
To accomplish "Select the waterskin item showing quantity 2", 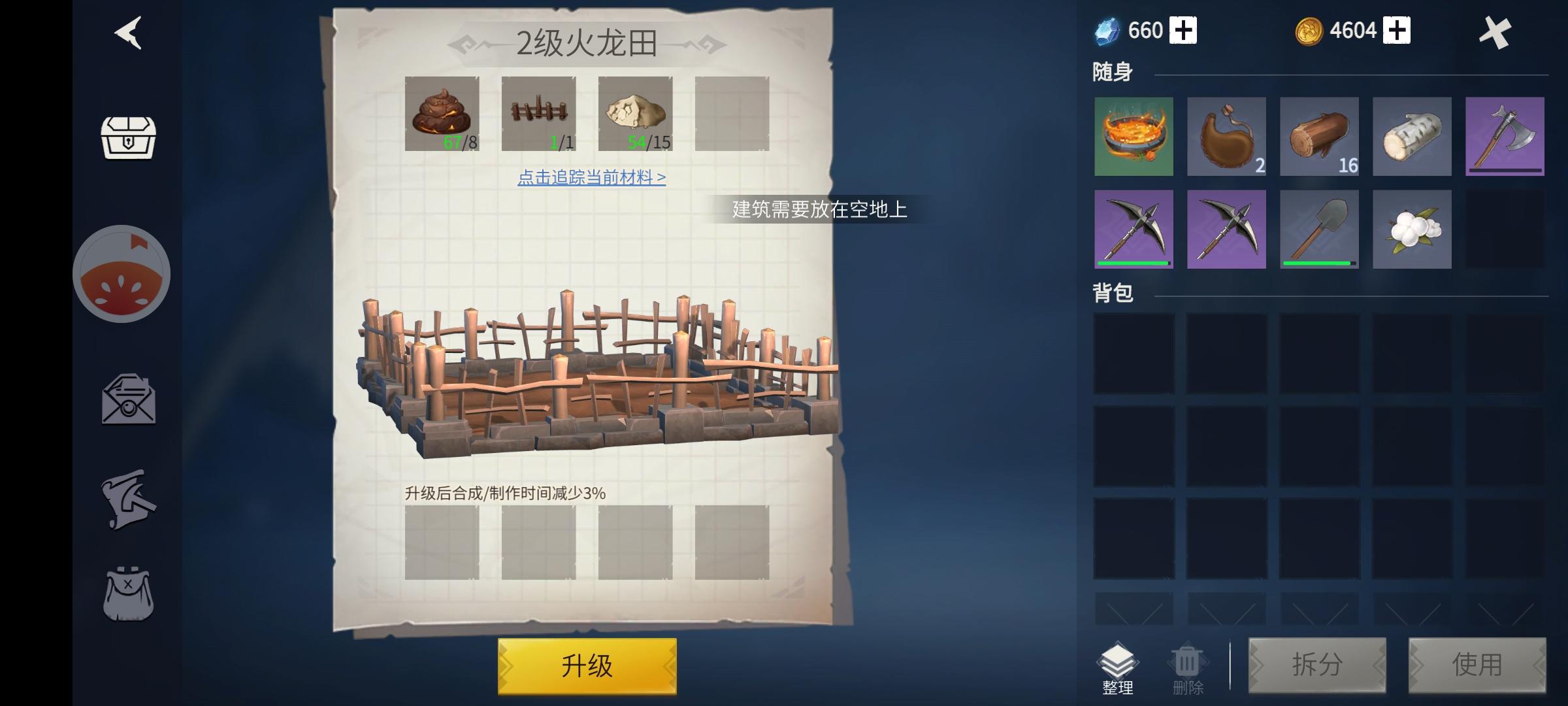I will [x=1227, y=137].
